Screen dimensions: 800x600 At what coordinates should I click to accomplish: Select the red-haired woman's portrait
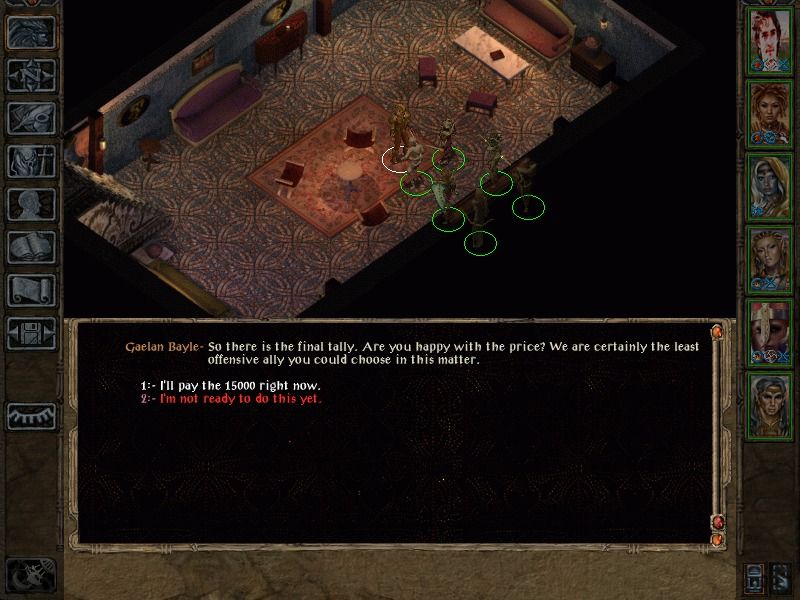[769, 113]
